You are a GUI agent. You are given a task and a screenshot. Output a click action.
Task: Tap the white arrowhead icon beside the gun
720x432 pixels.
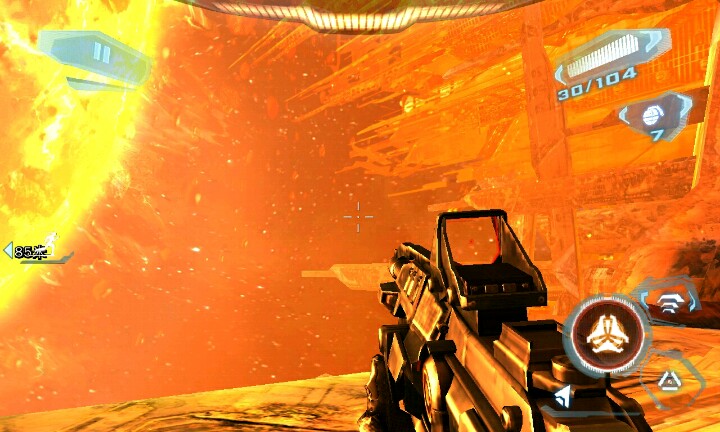tap(565, 398)
